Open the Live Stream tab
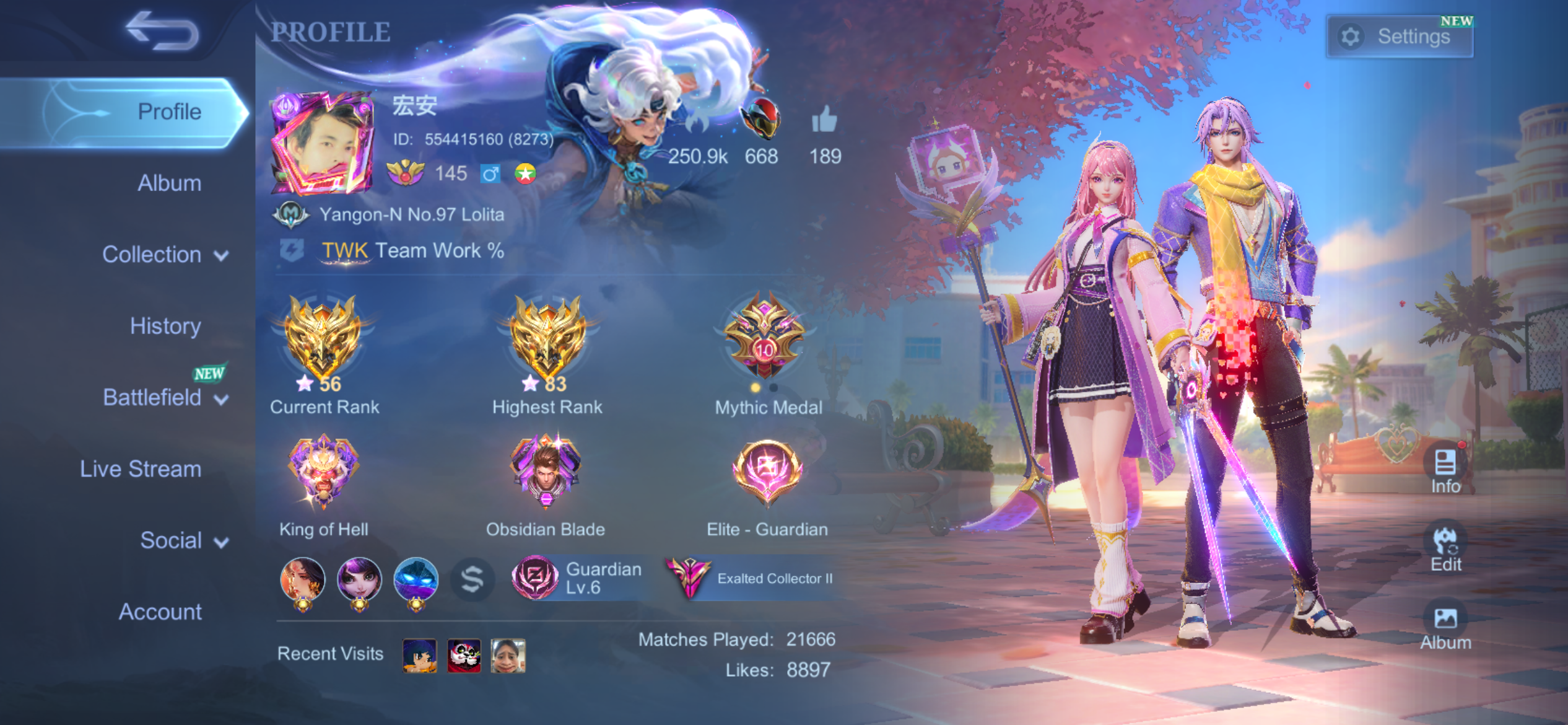This screenshot has width=1568, height=725. pos(141,469)
